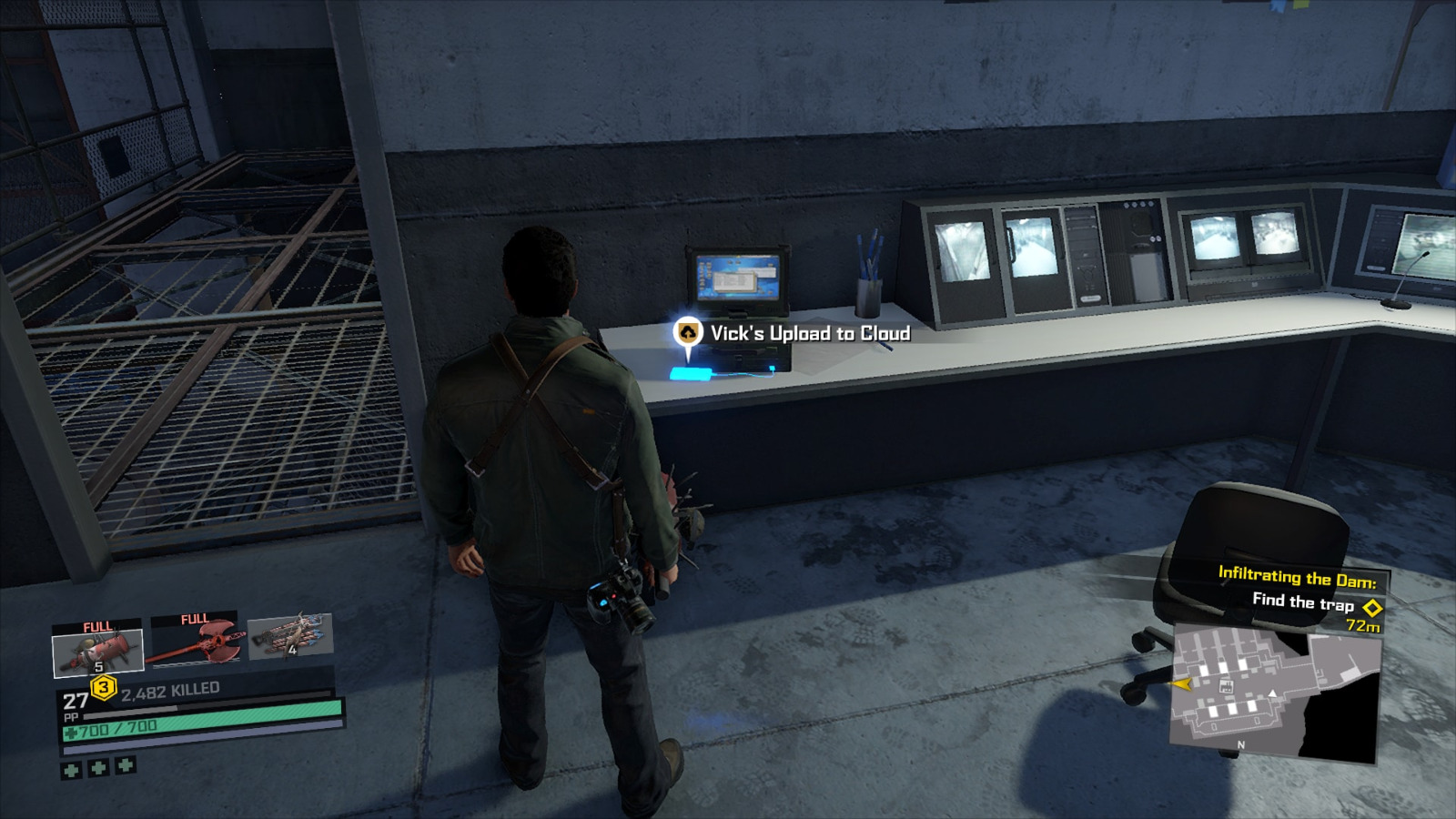Click the yellow hexagon badge showing 3
Image resolution: width=1456 pixels, height=819 pixels.
click(103, 687)
